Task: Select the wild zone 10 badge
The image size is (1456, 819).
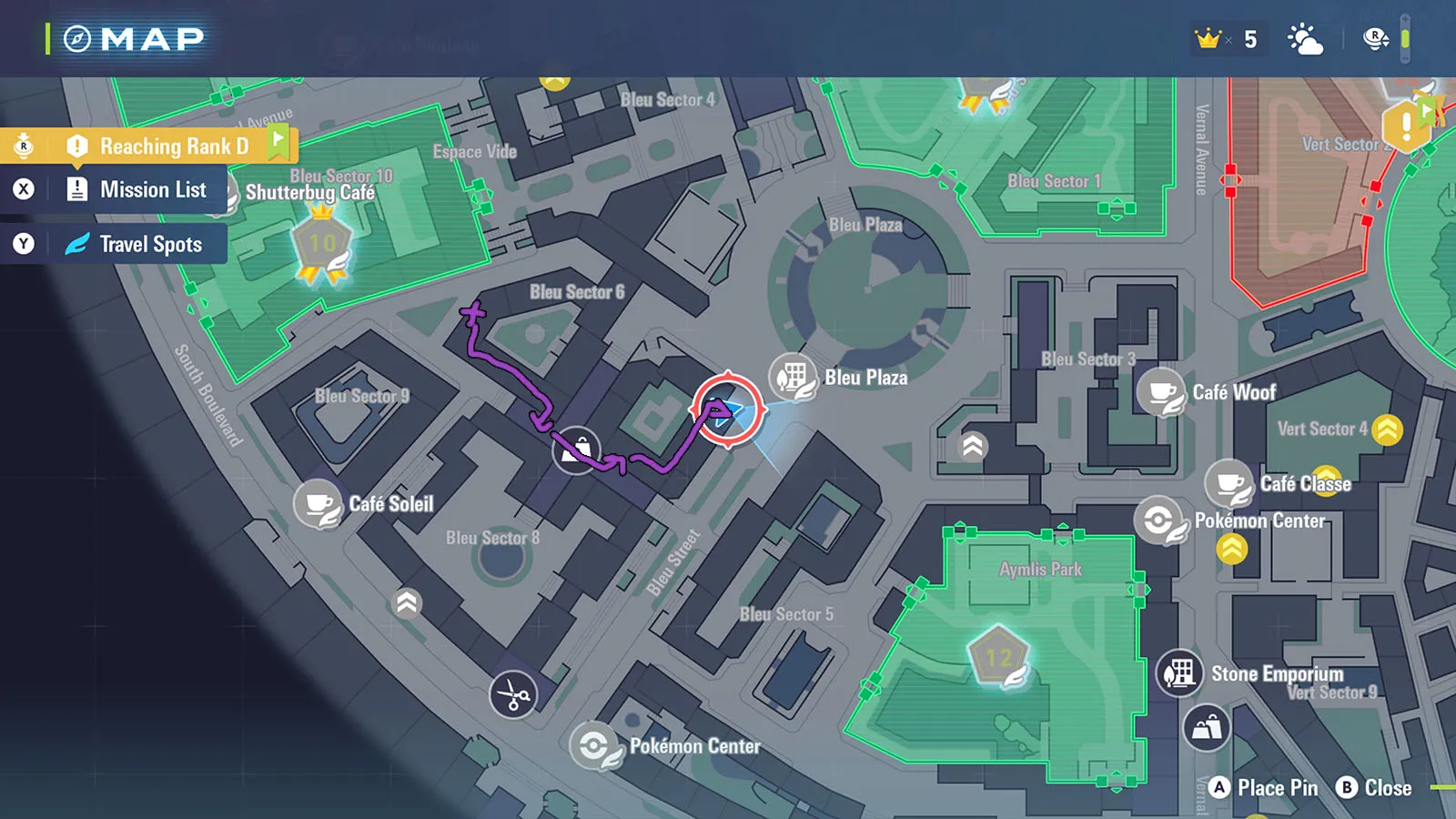Action: tap(321, 245)
